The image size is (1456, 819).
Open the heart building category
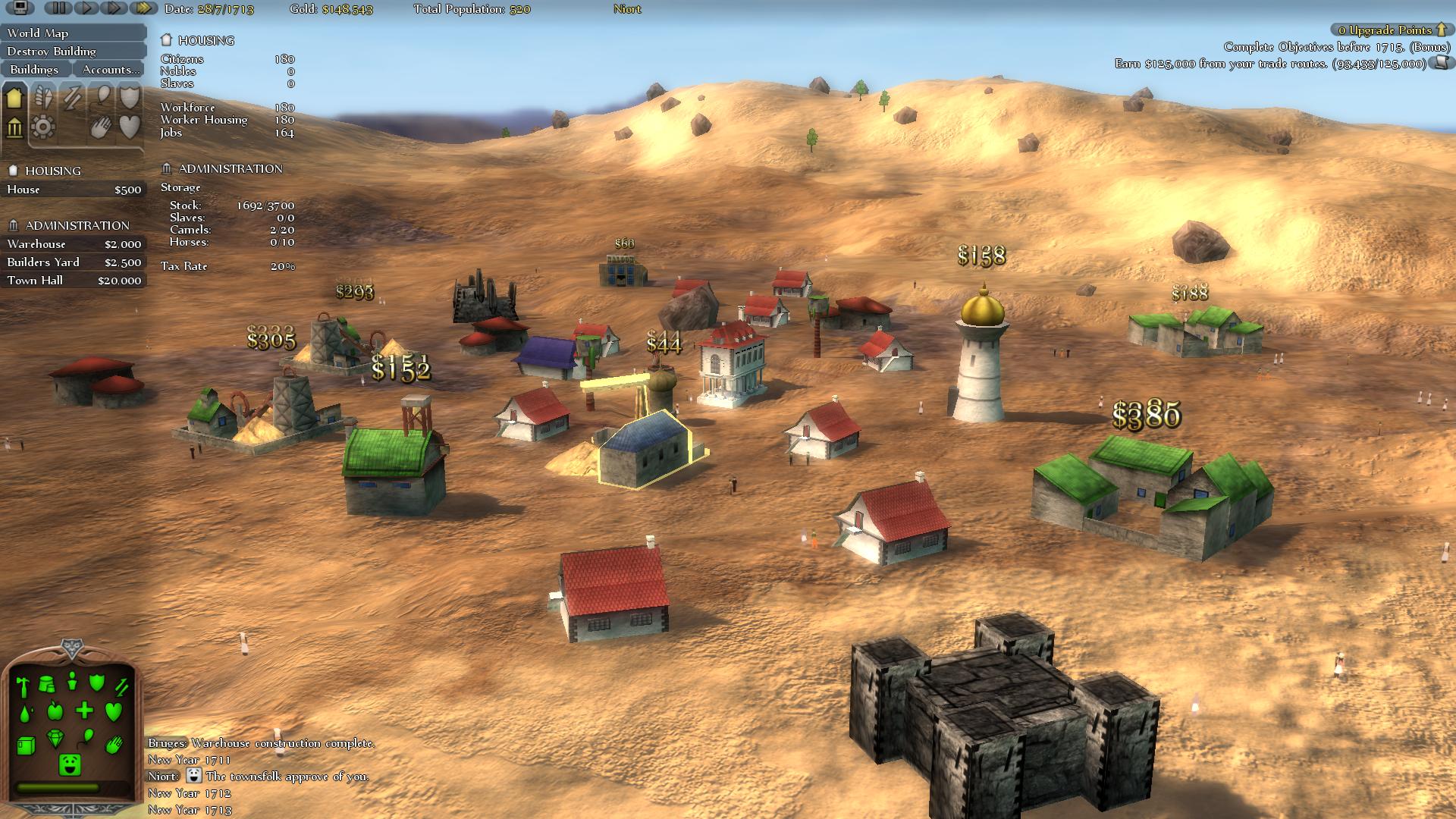coord(130,127)
